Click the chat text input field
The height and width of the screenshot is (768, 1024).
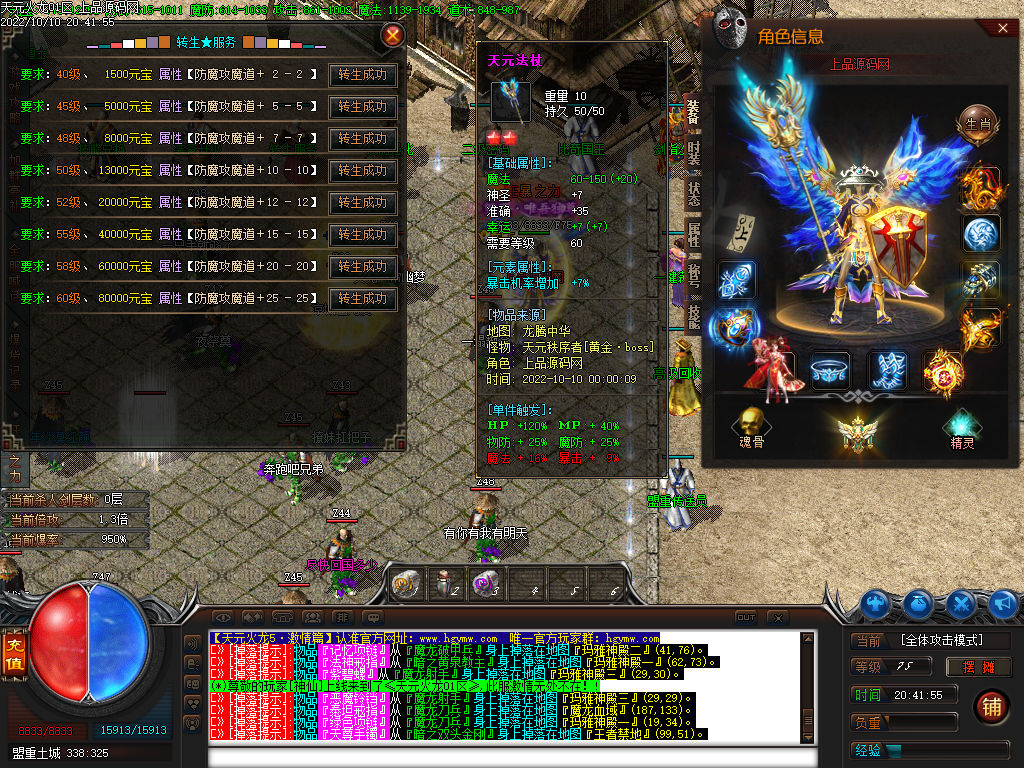[x=500, y=755]
